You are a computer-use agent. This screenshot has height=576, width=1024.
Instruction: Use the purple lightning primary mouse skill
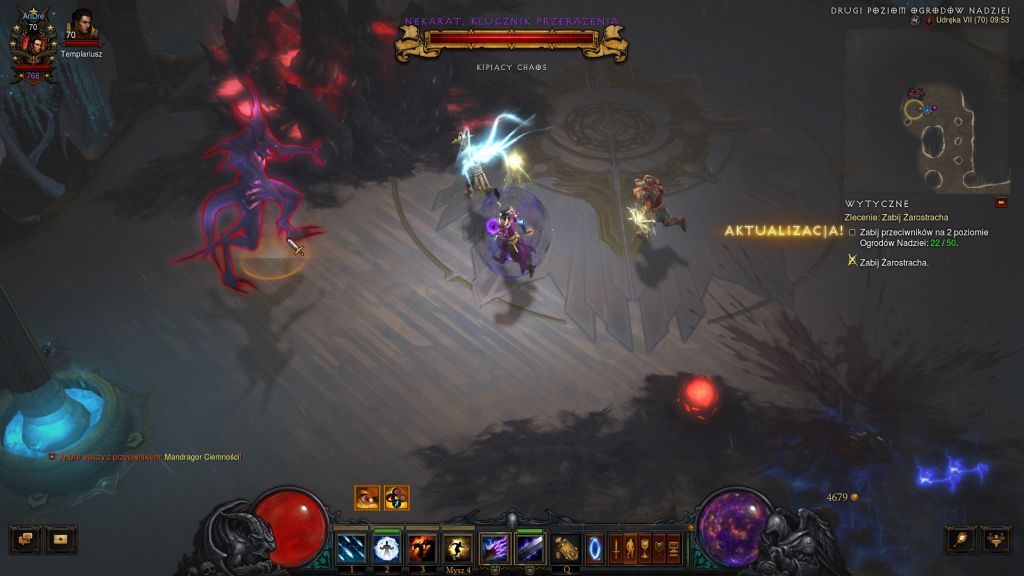(x=495, y=548)
